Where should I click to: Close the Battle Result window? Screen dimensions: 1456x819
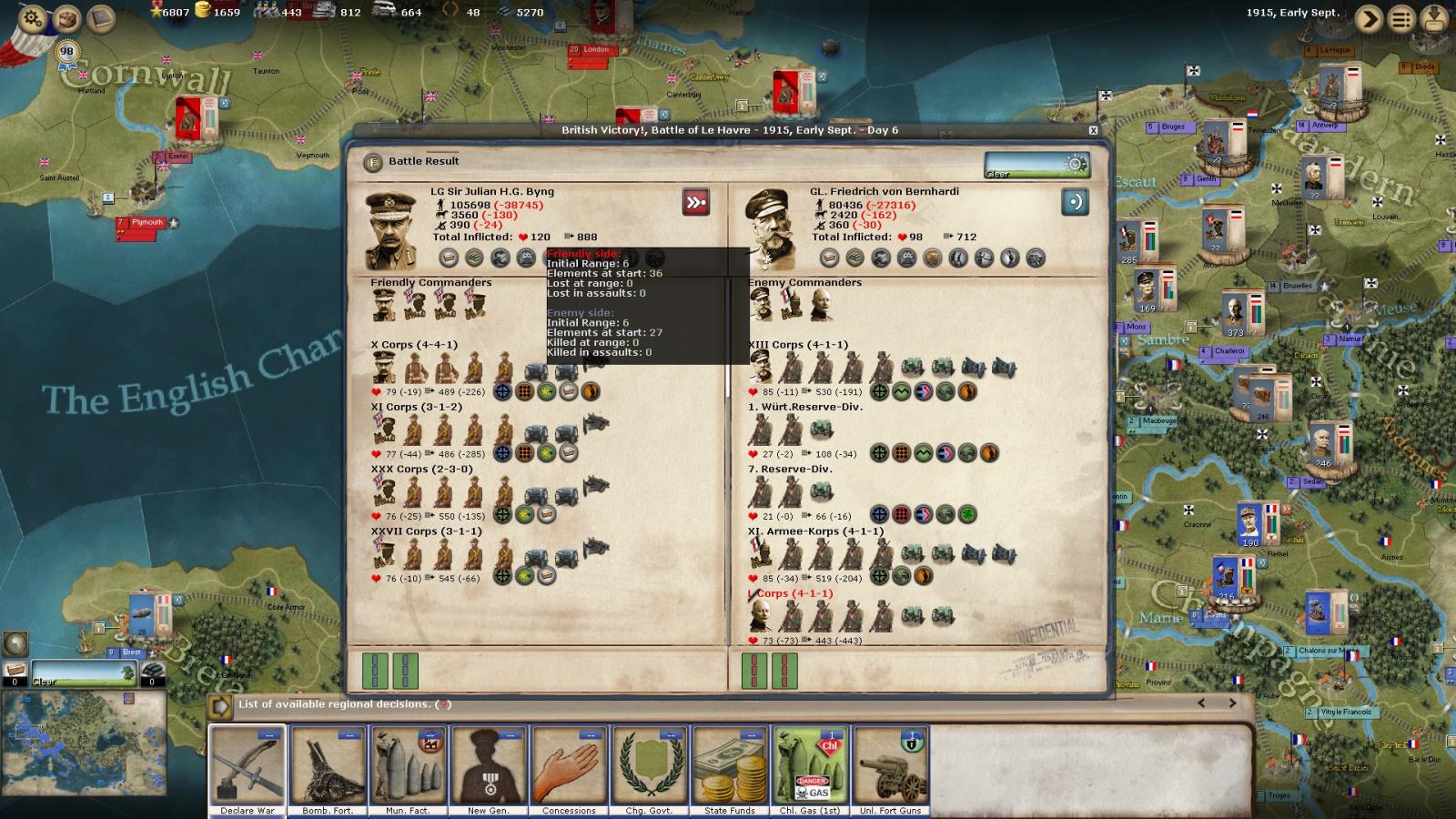(1094, 130)
